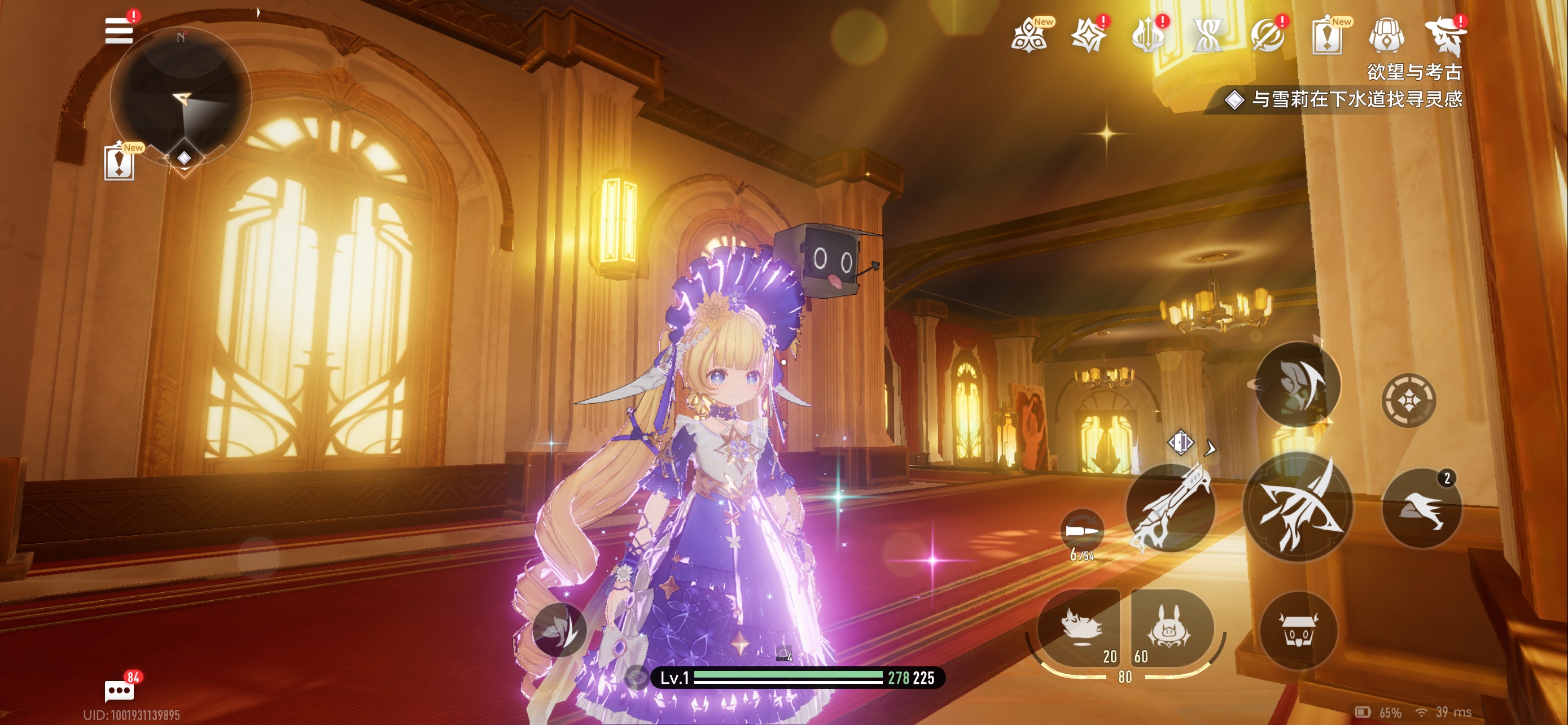Open the hamburger main menu

119,30
